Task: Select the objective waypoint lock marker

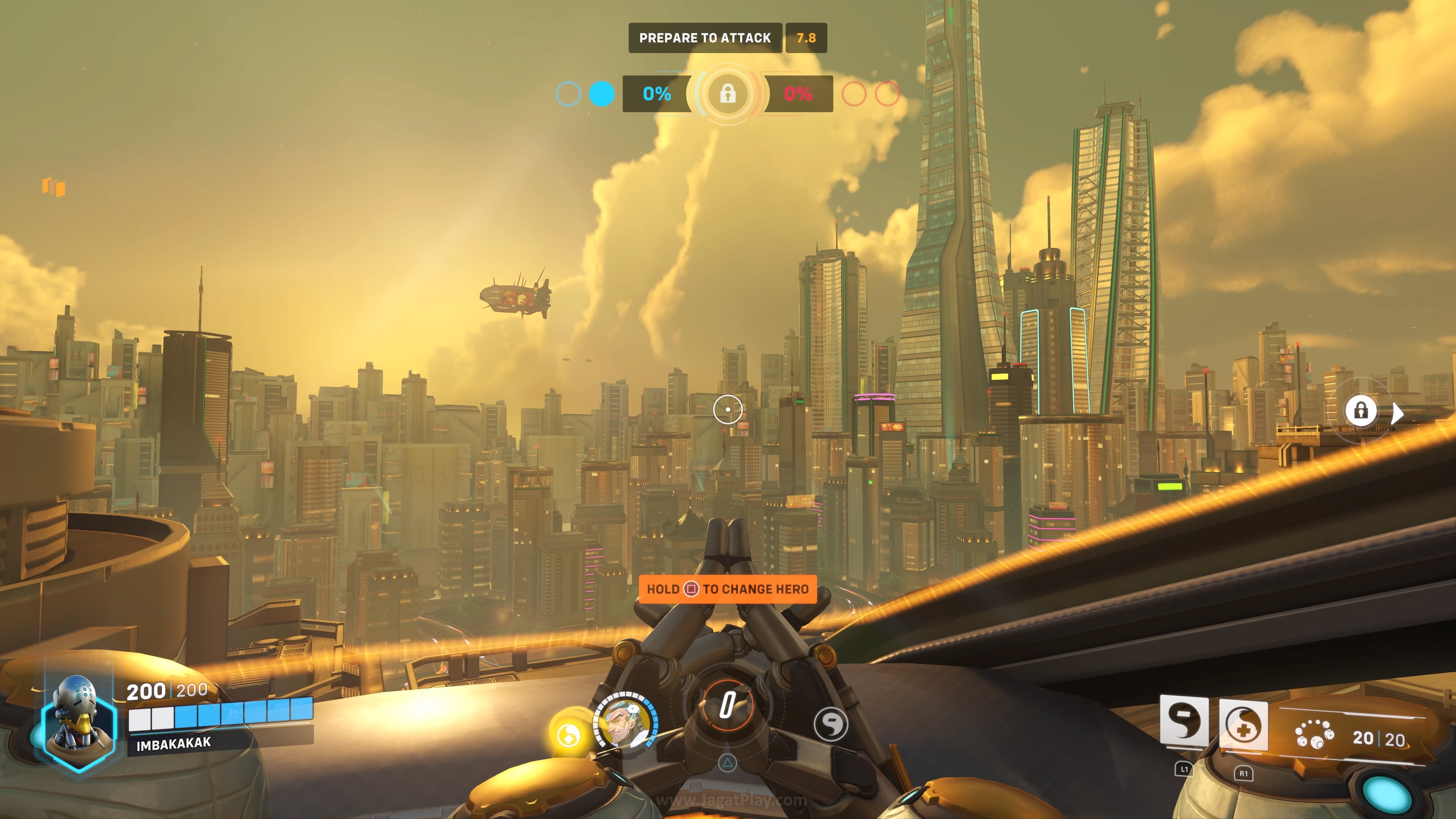Action: tap(1360, 410)
